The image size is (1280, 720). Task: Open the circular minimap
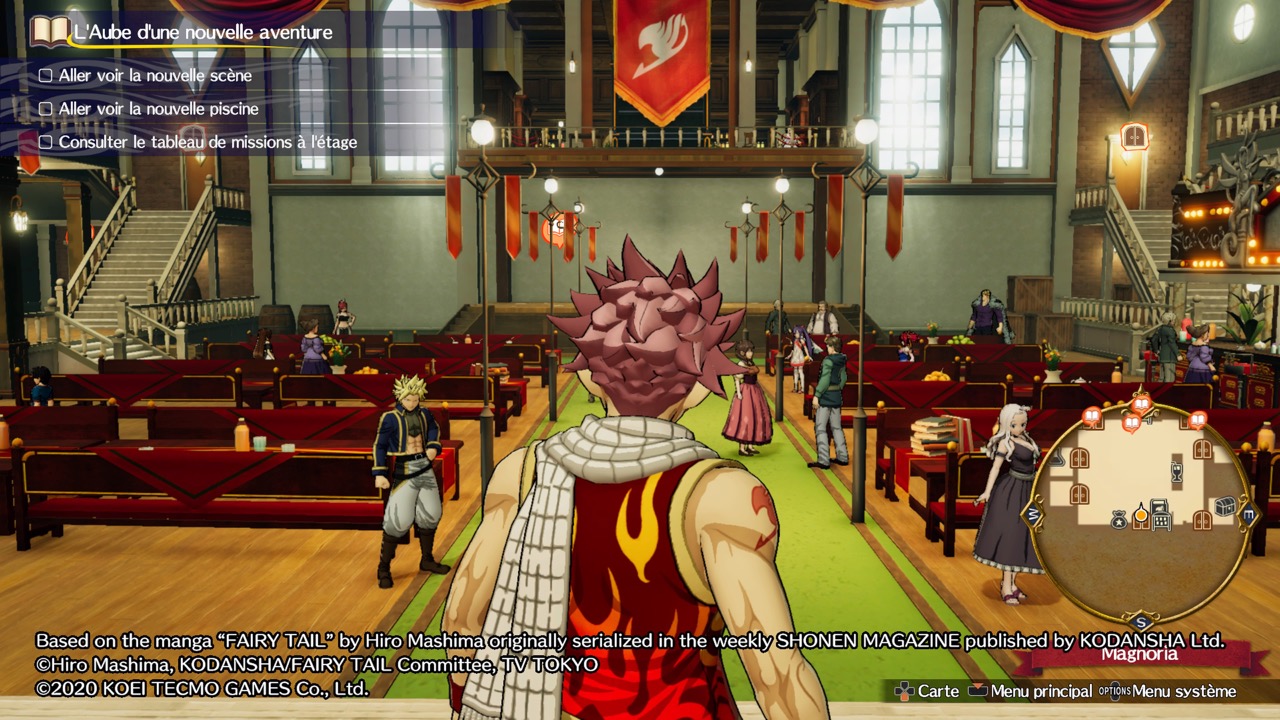coord(1140,510)
